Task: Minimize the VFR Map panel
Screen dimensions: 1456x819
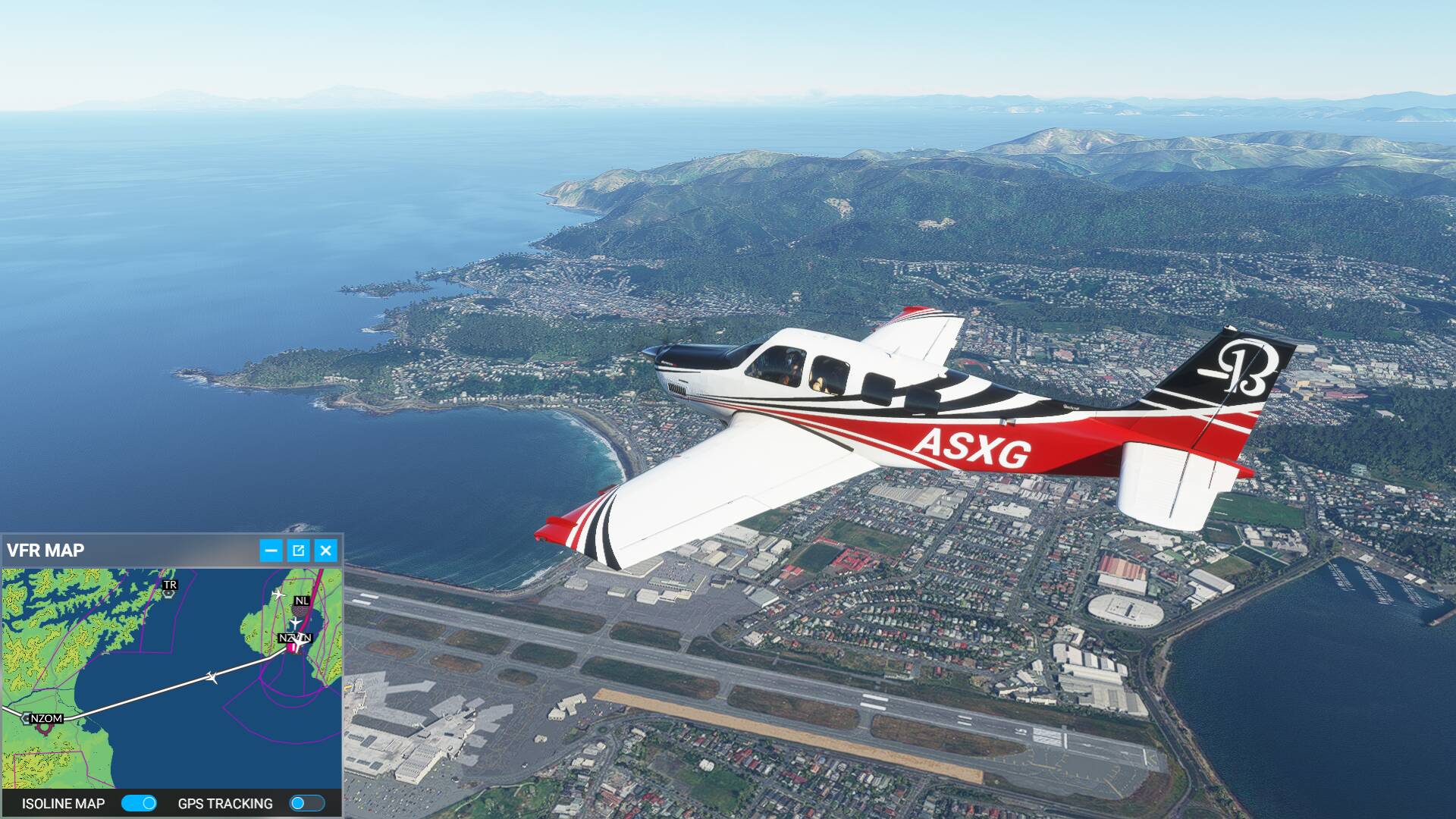Action: (x=271, y=551)
